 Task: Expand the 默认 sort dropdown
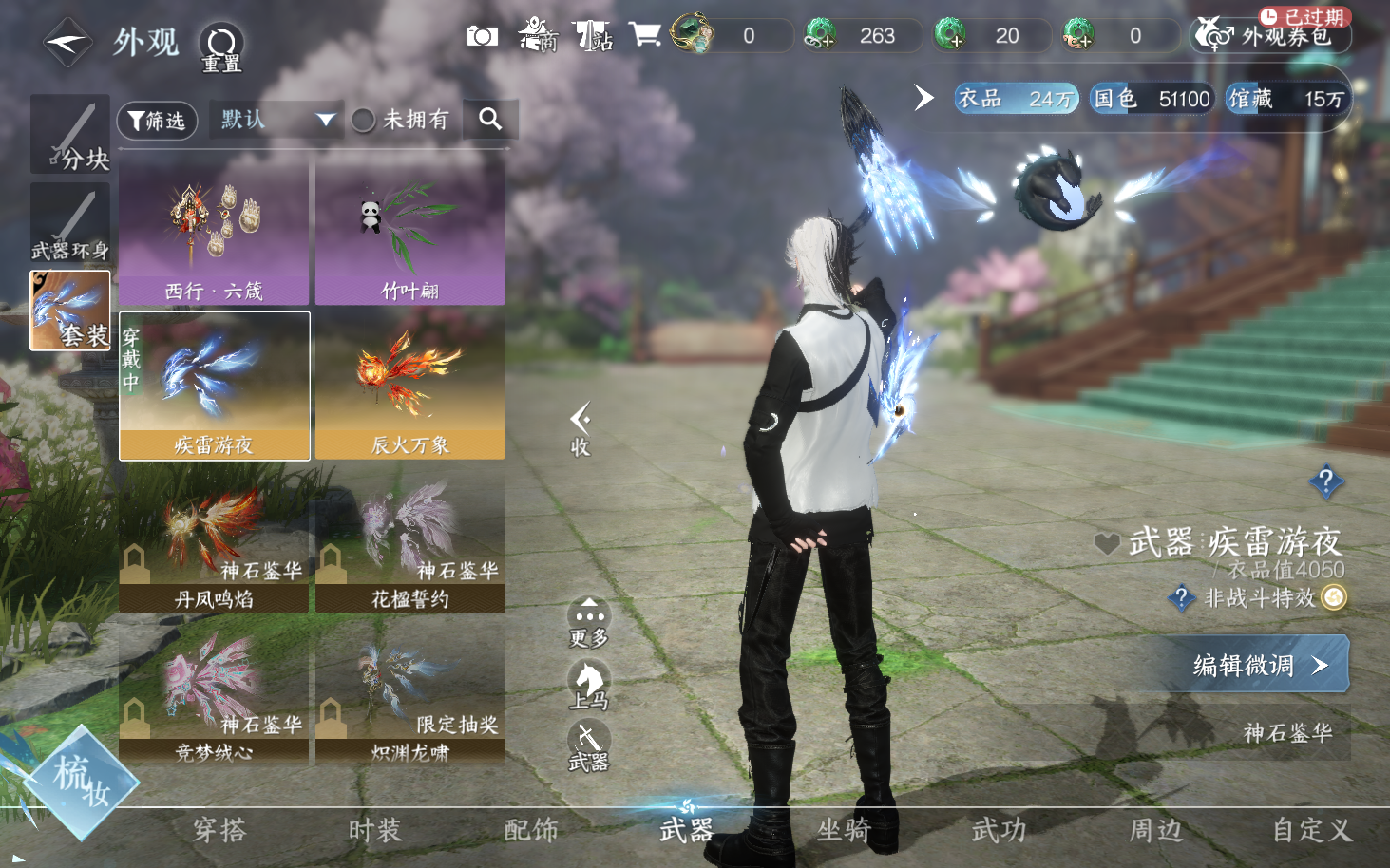tap(276, 120)
